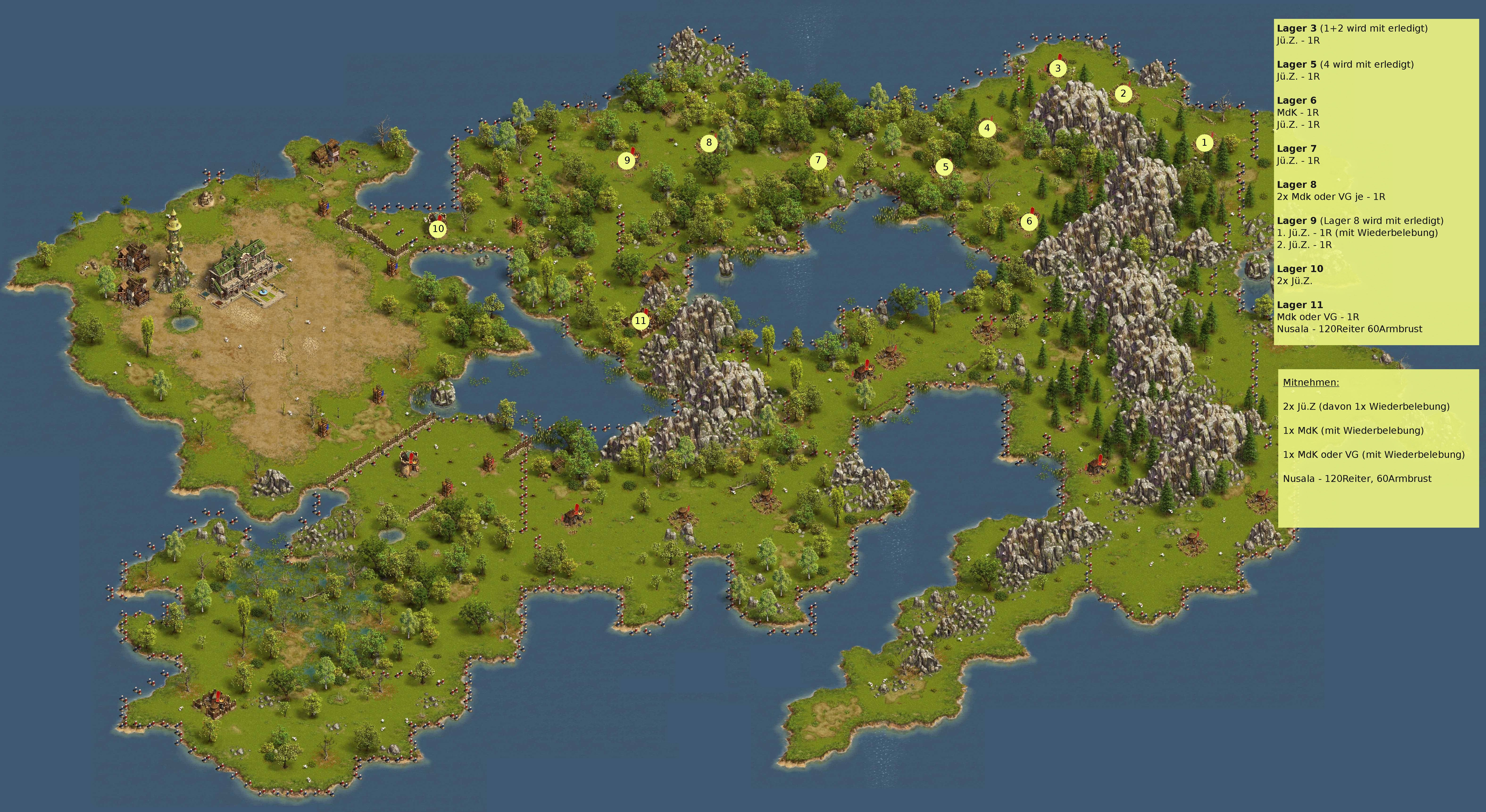The height and width of the screenshot is (812, 1486).
Task: Choose the Lager 11 legend entry
Action: (x=1300, y=305)
